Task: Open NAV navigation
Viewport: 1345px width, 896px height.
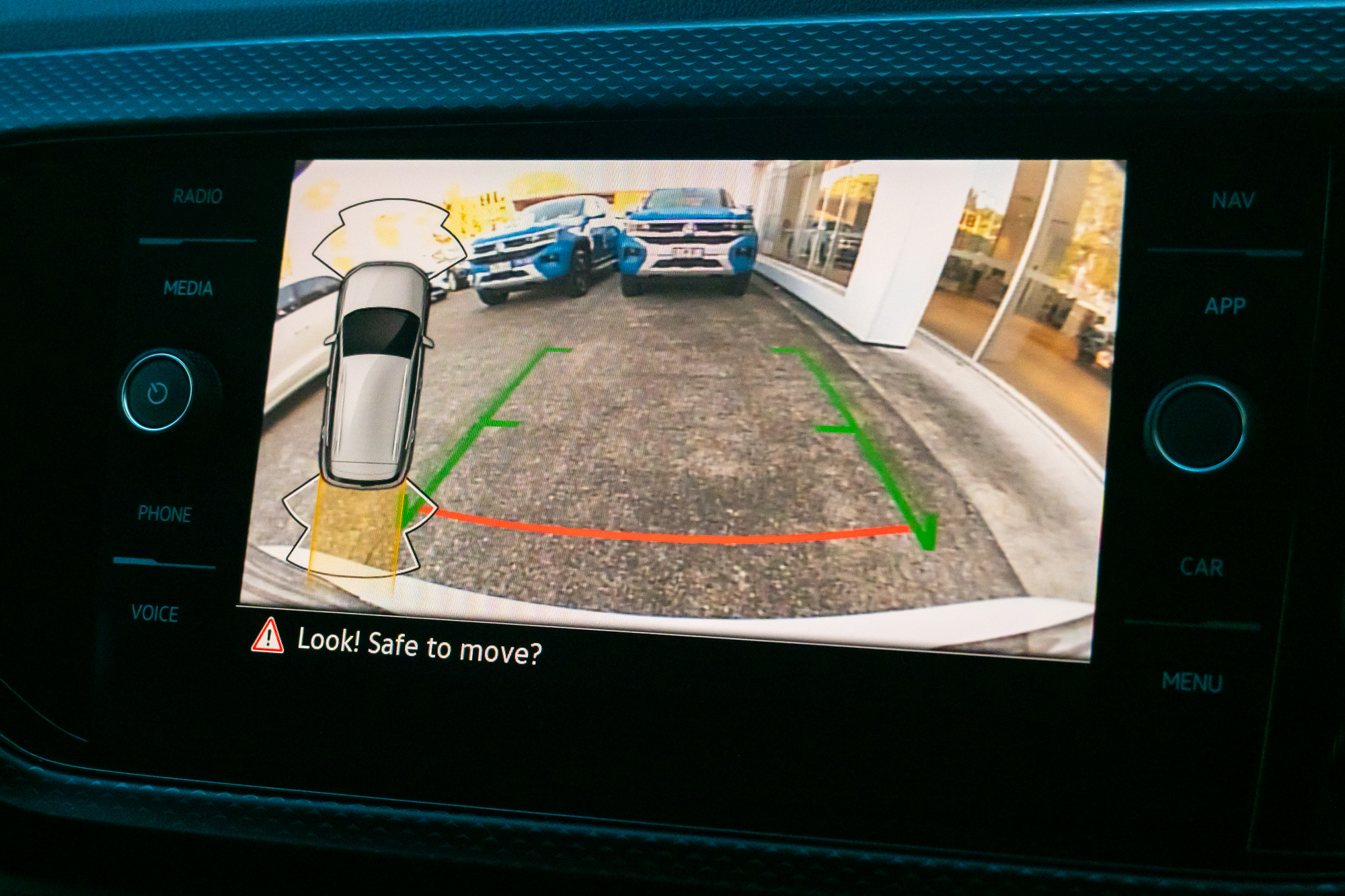Action: click(x=1233, y=200)
